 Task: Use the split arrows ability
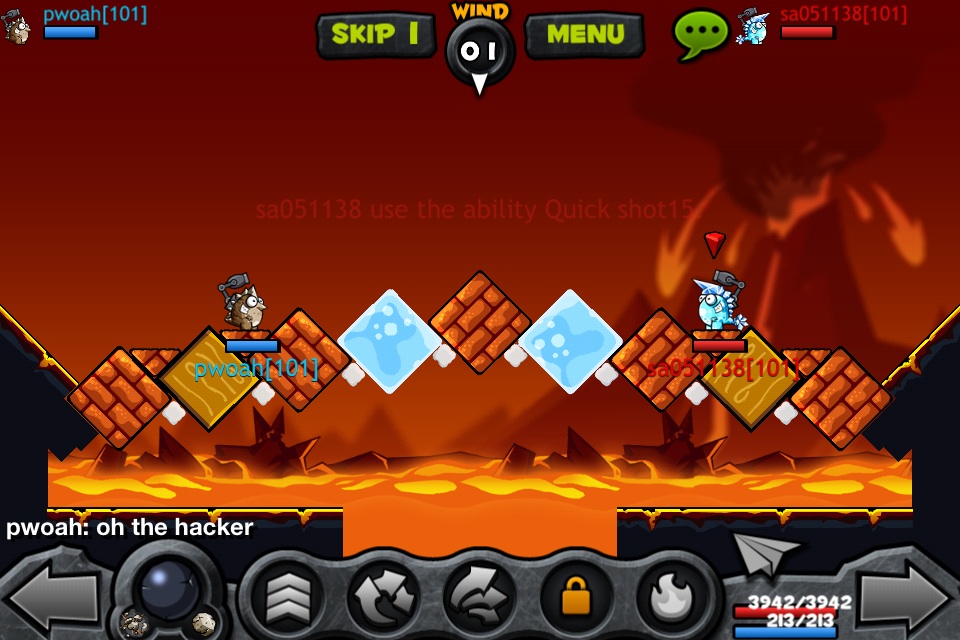383,598
